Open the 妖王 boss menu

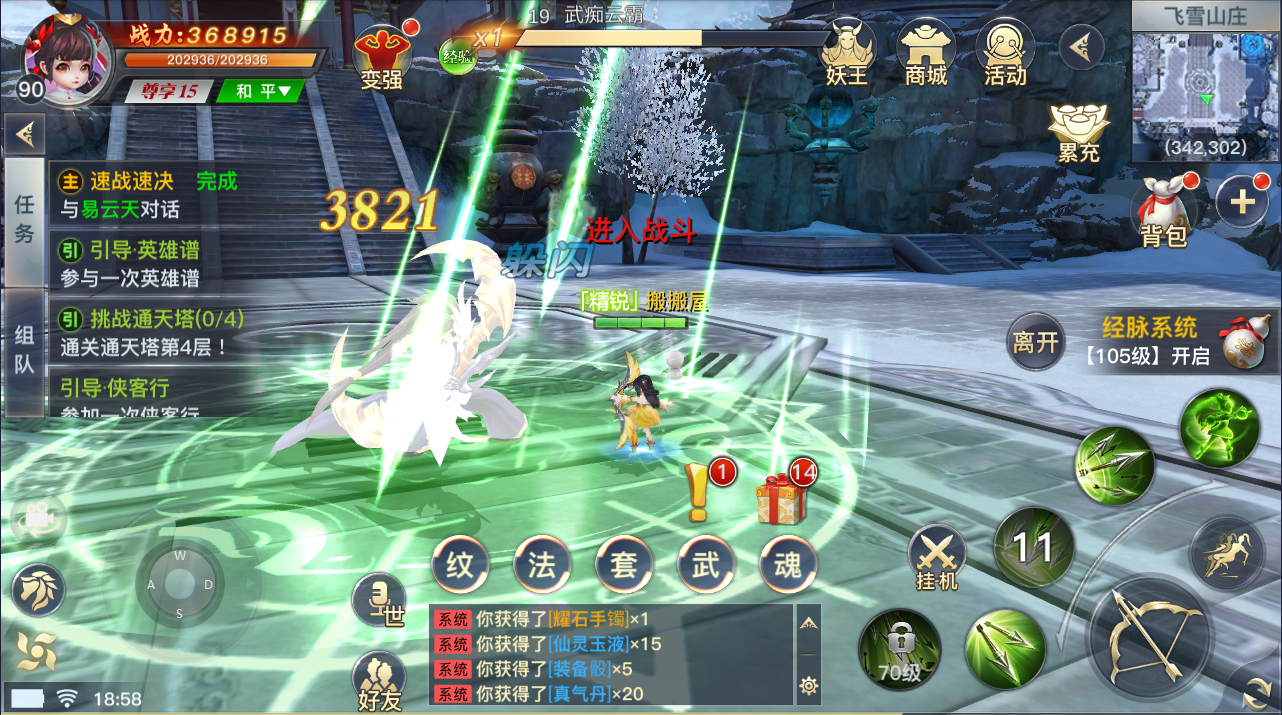pyautogui.click(x=847, y=52)
